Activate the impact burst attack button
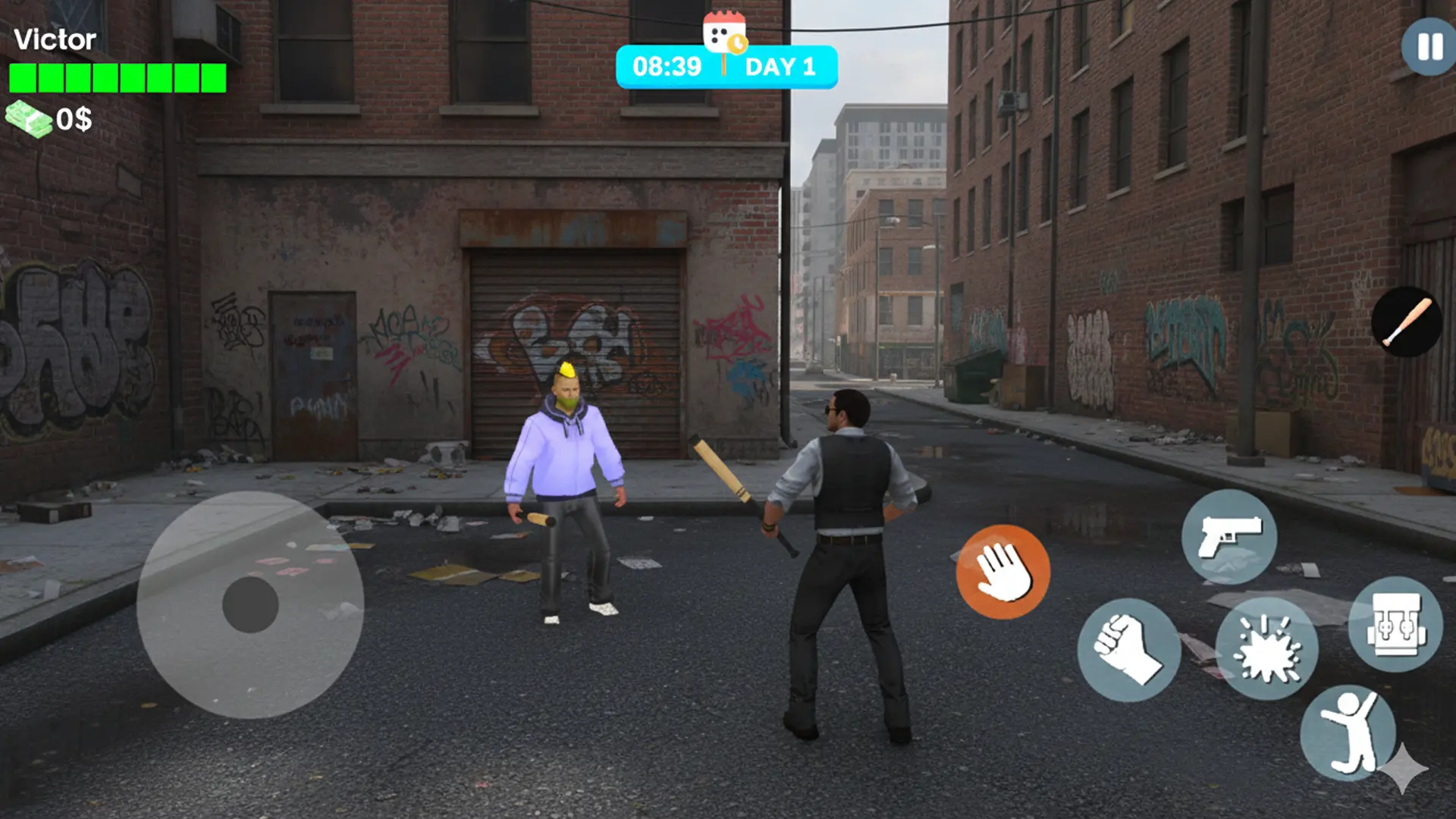 [x=1266, y=648]
